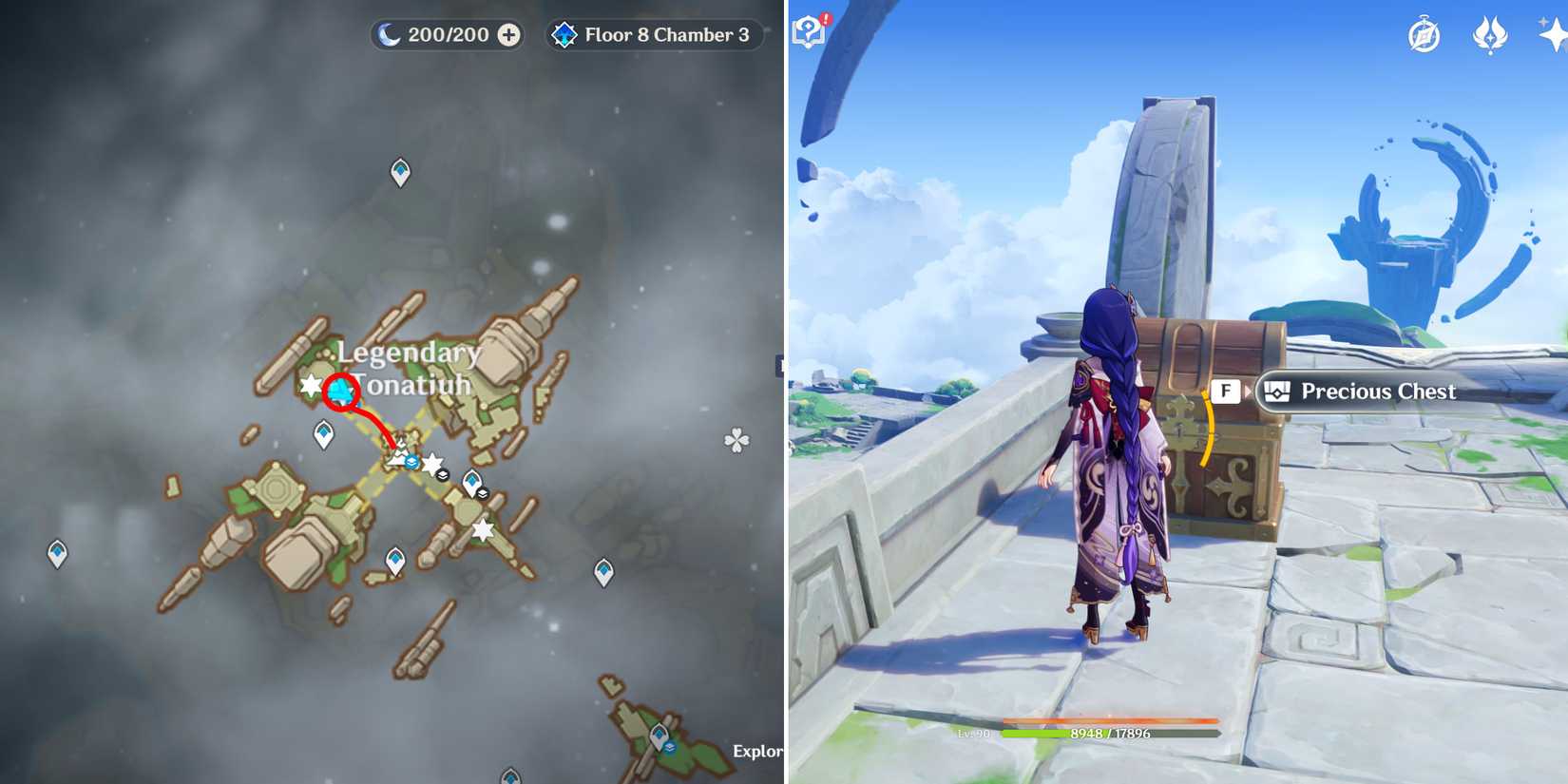1568x784 pixels.
Task: Click the plus button beside the 200/200 resin counter
Action: [509, 34]
